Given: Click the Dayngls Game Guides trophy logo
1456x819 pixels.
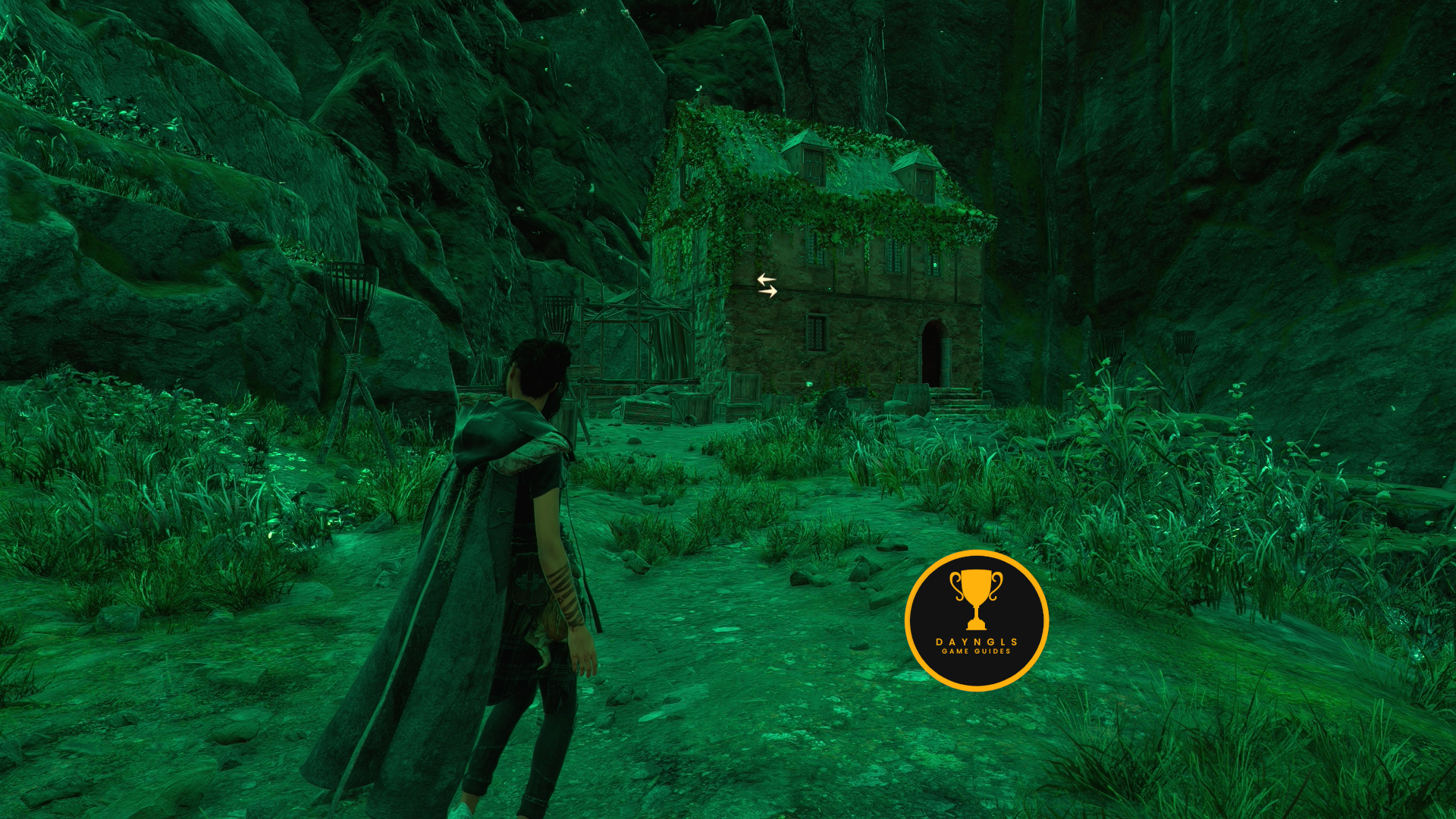Looking at the screenshot, I should [976, 620].
